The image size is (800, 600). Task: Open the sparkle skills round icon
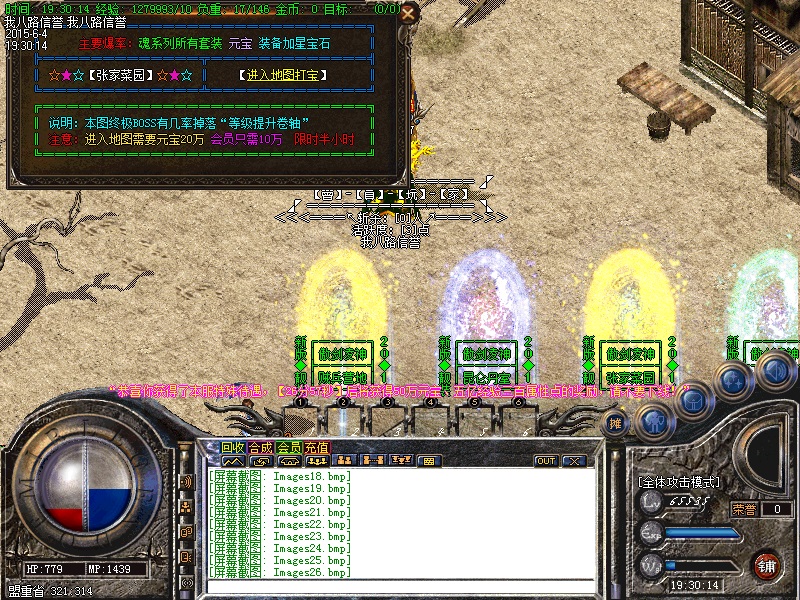733,380
